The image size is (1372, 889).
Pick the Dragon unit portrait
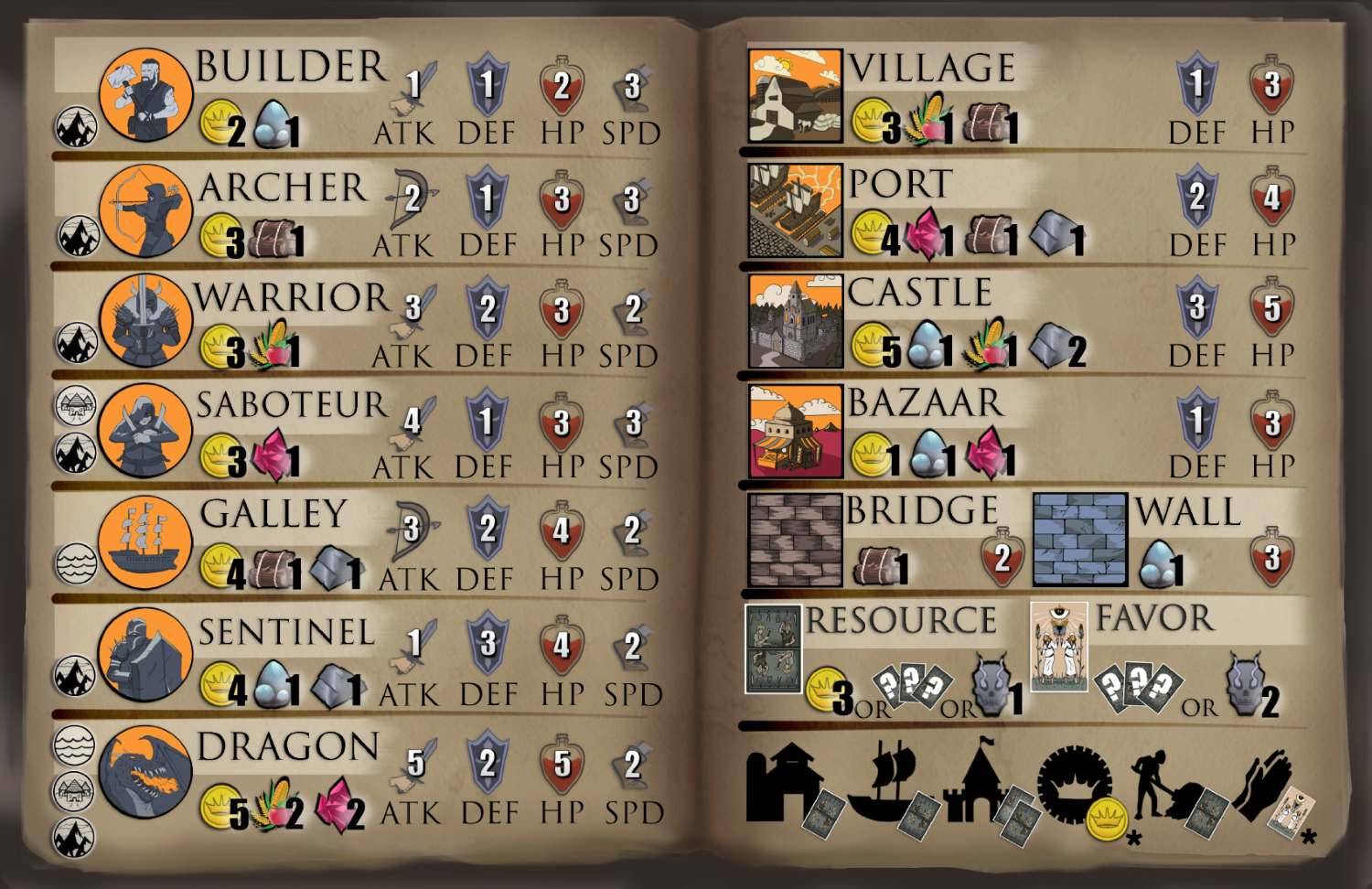[x=145, y=772]
